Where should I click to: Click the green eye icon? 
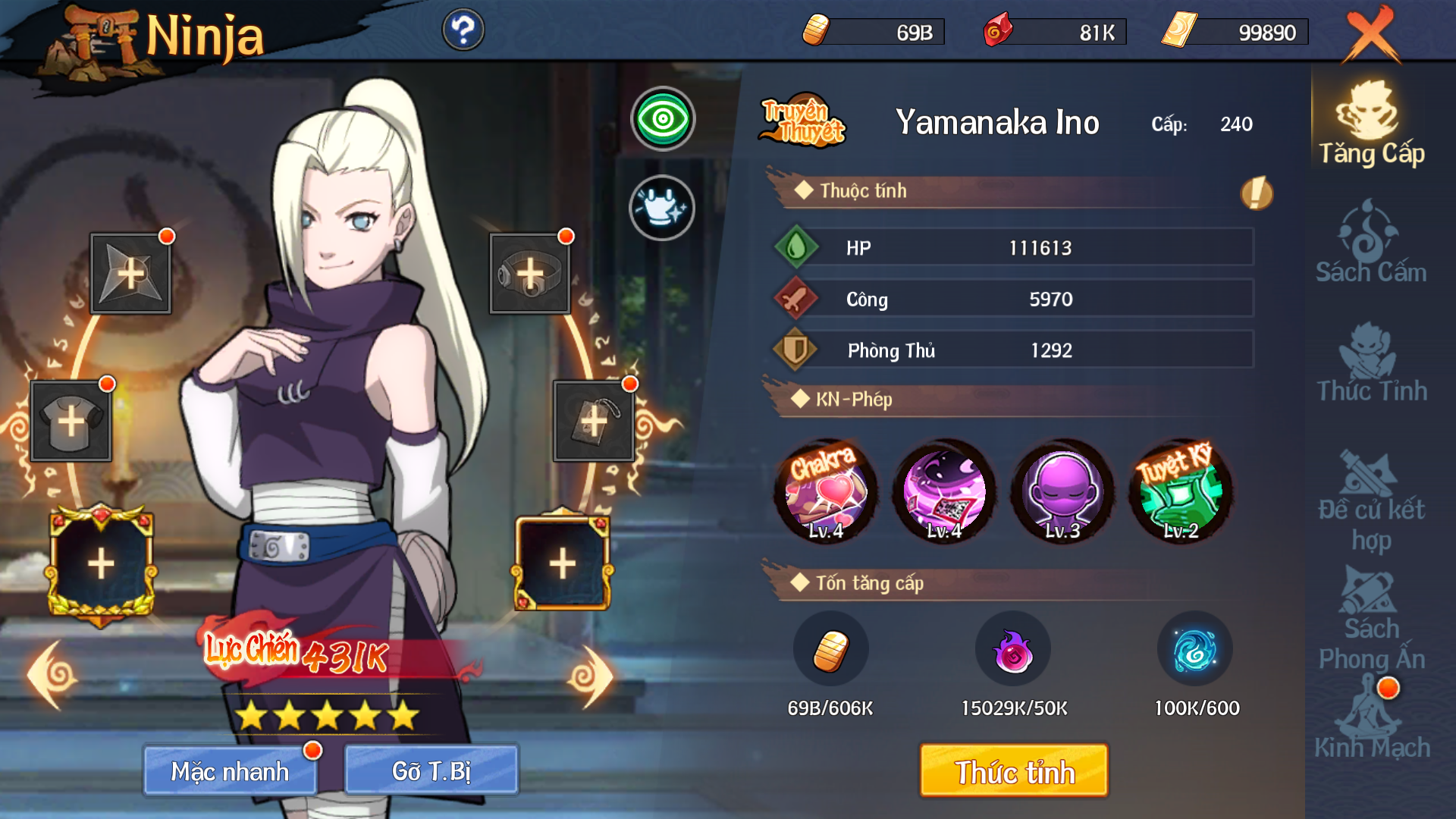[663, 119]
